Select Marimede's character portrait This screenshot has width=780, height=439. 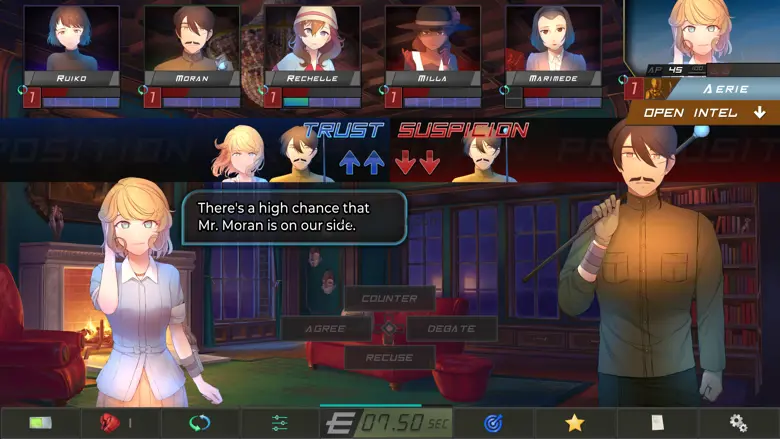coord(553,39)
